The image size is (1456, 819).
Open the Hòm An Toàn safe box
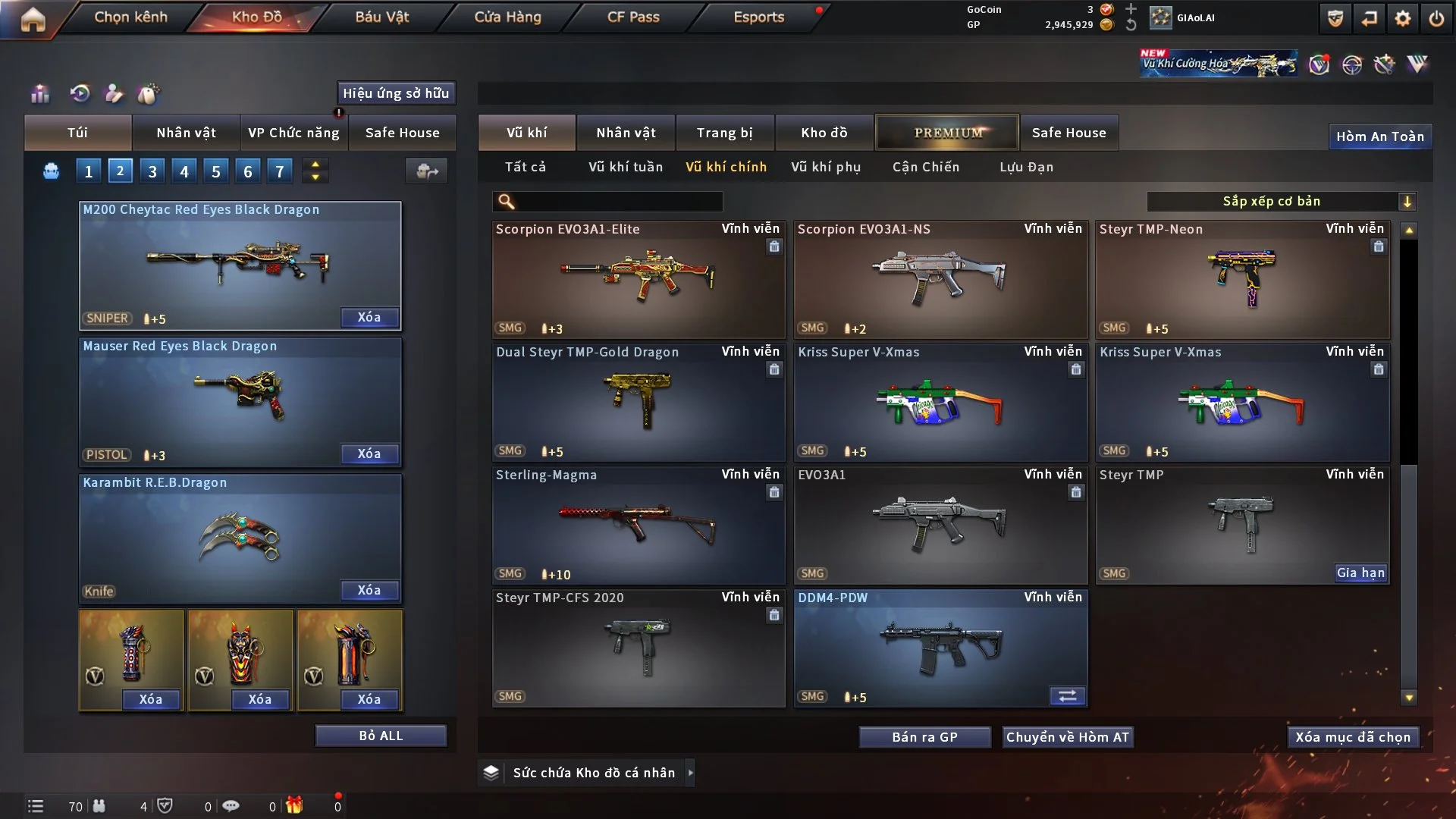1379,136
